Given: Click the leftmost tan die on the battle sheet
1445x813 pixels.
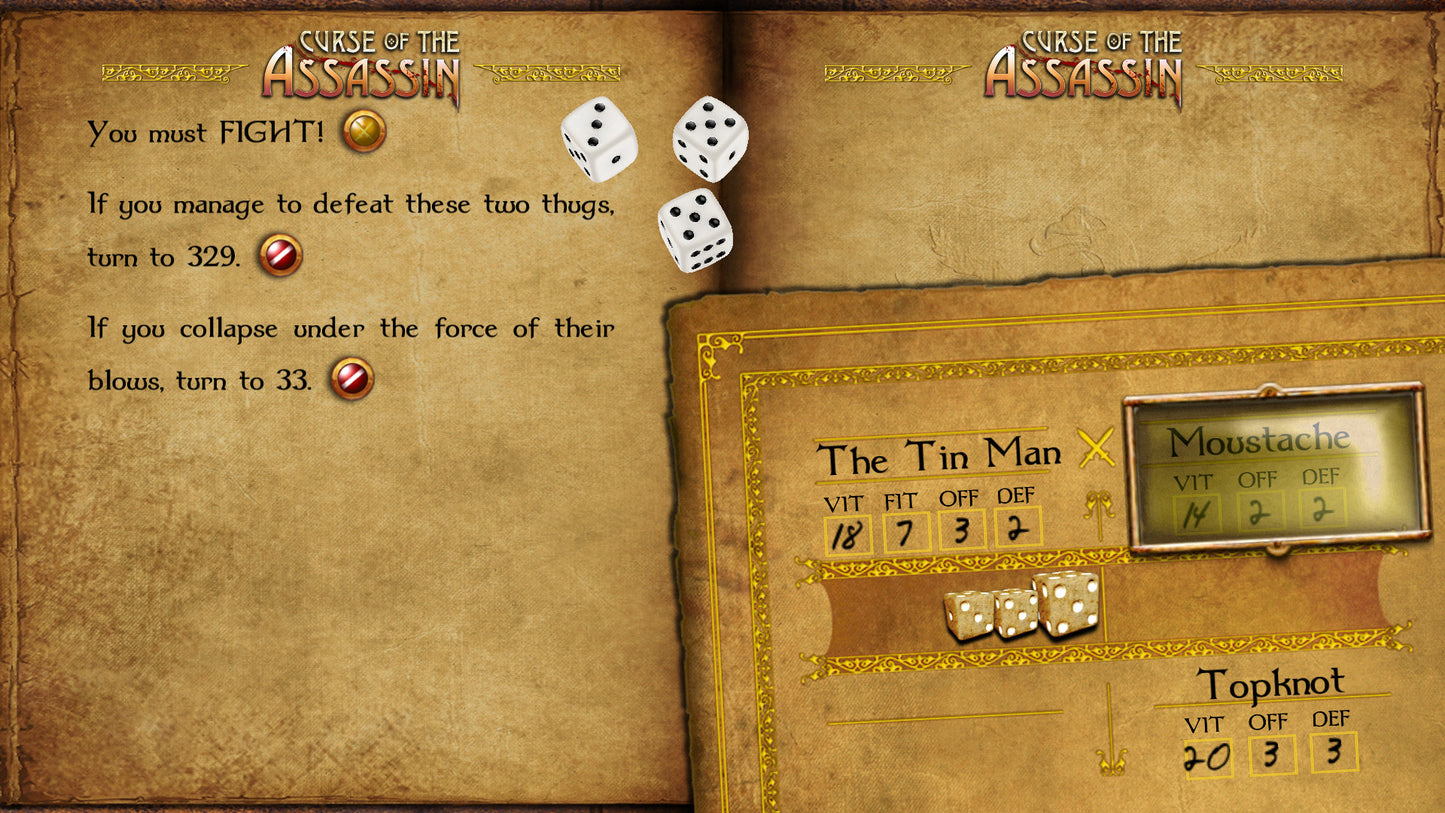Looking at the screenshot, I should pyautogui.click(x=969, y=614).
